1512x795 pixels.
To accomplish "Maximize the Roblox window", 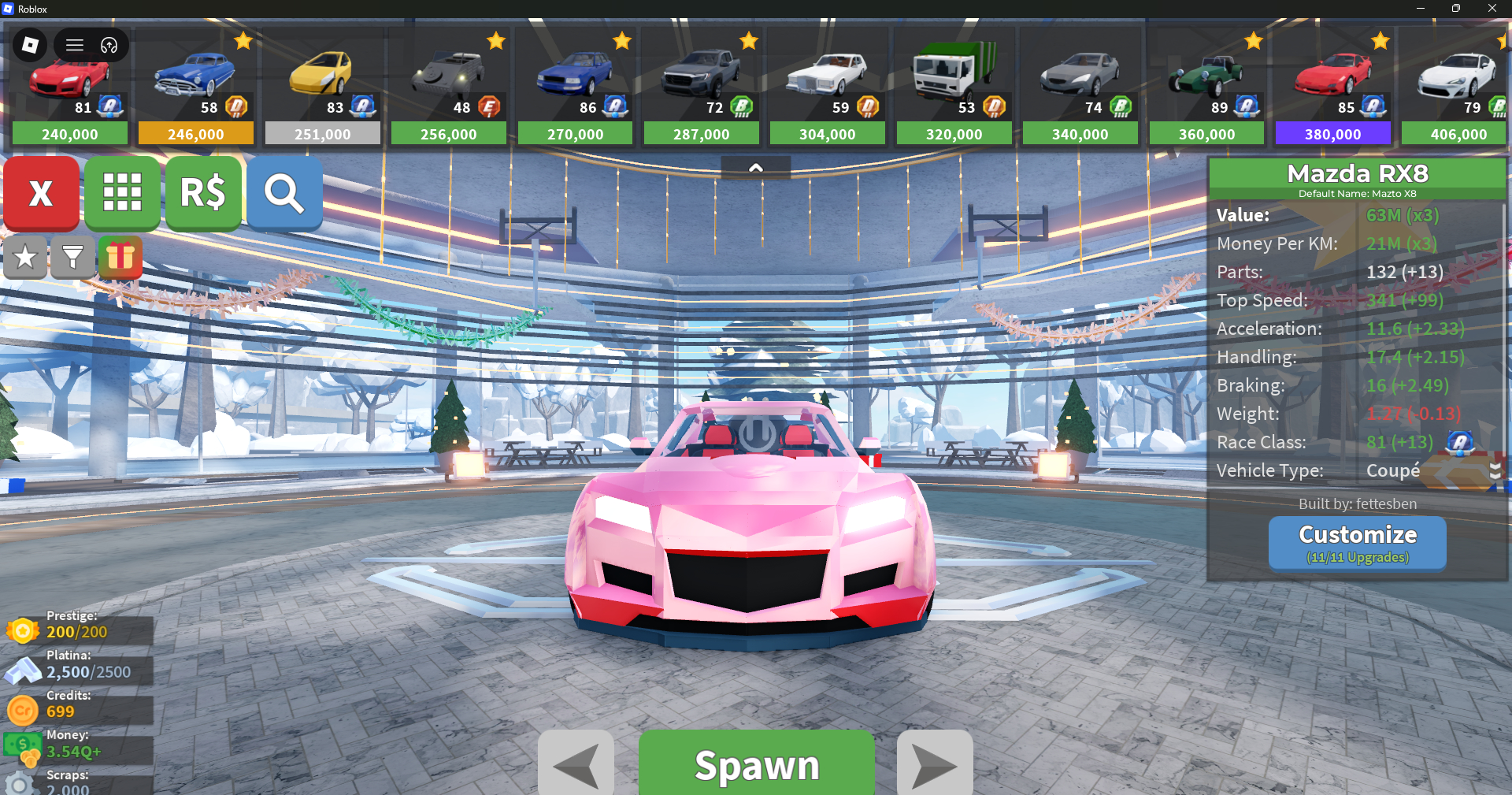I will pos(1456,9).
